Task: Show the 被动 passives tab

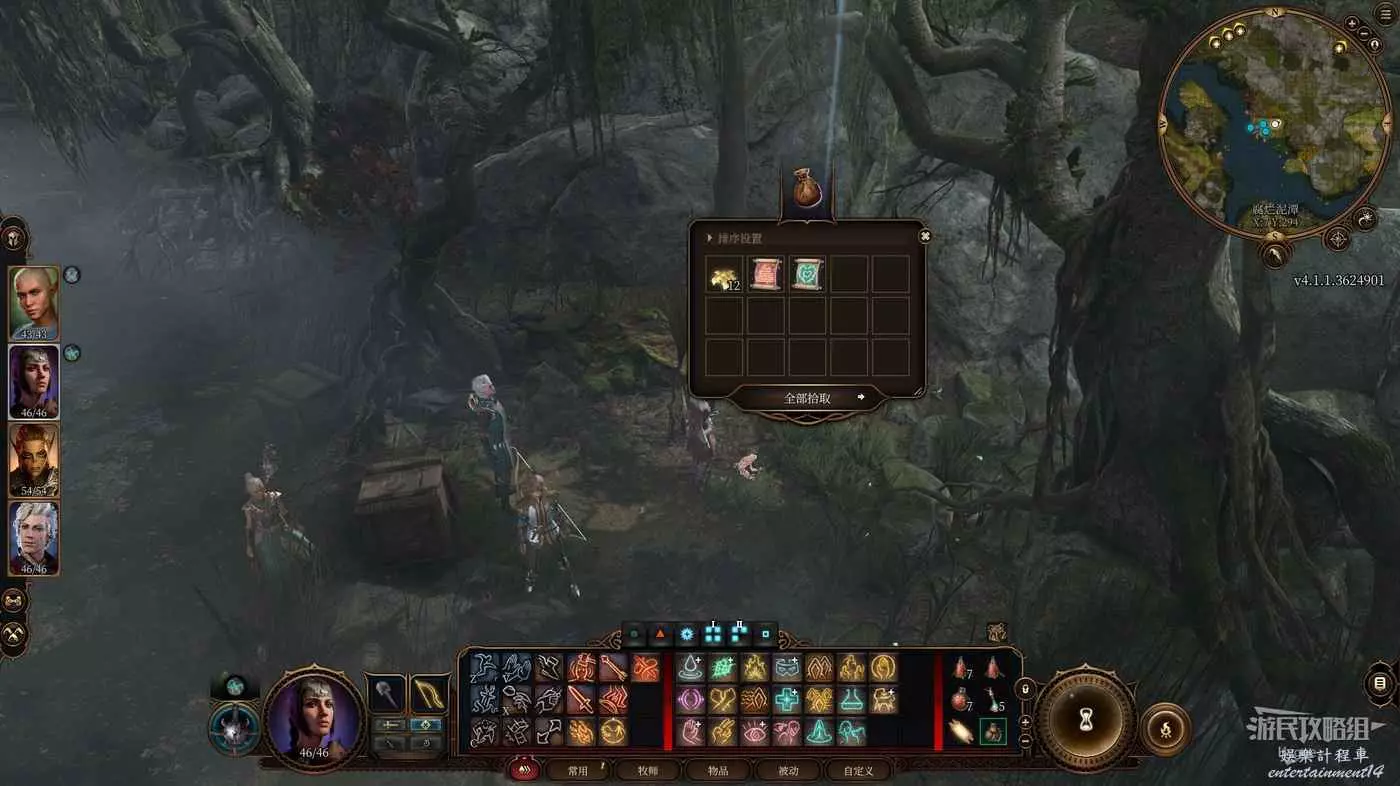Action: pyautogui.click(x=788, y=770)
